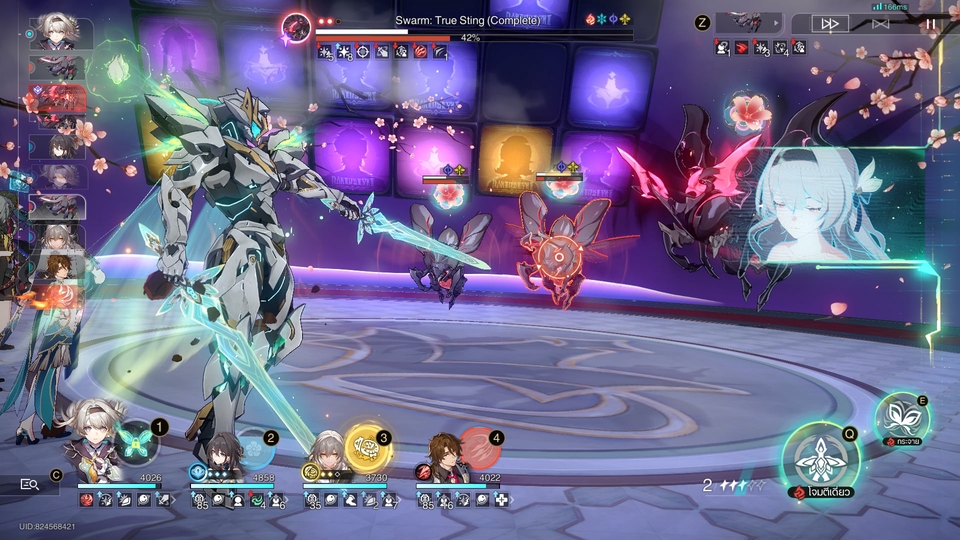Use the single-target basic attack

[821, 461]
